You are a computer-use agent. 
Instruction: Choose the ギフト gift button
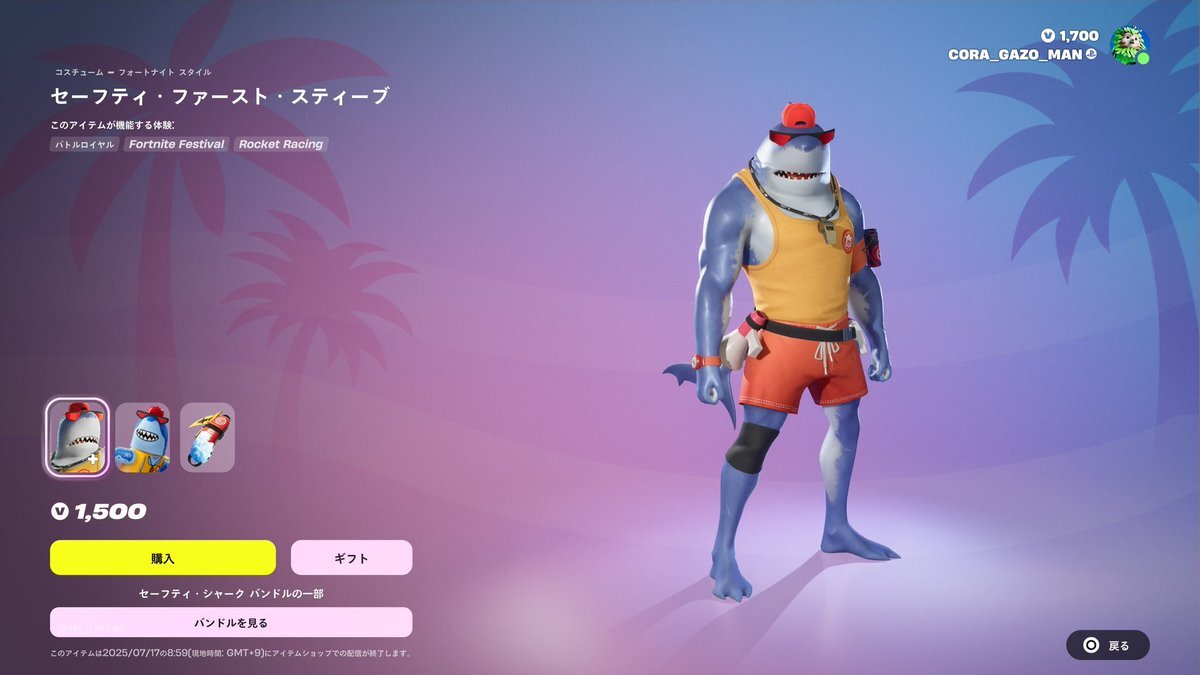point(351,558)
